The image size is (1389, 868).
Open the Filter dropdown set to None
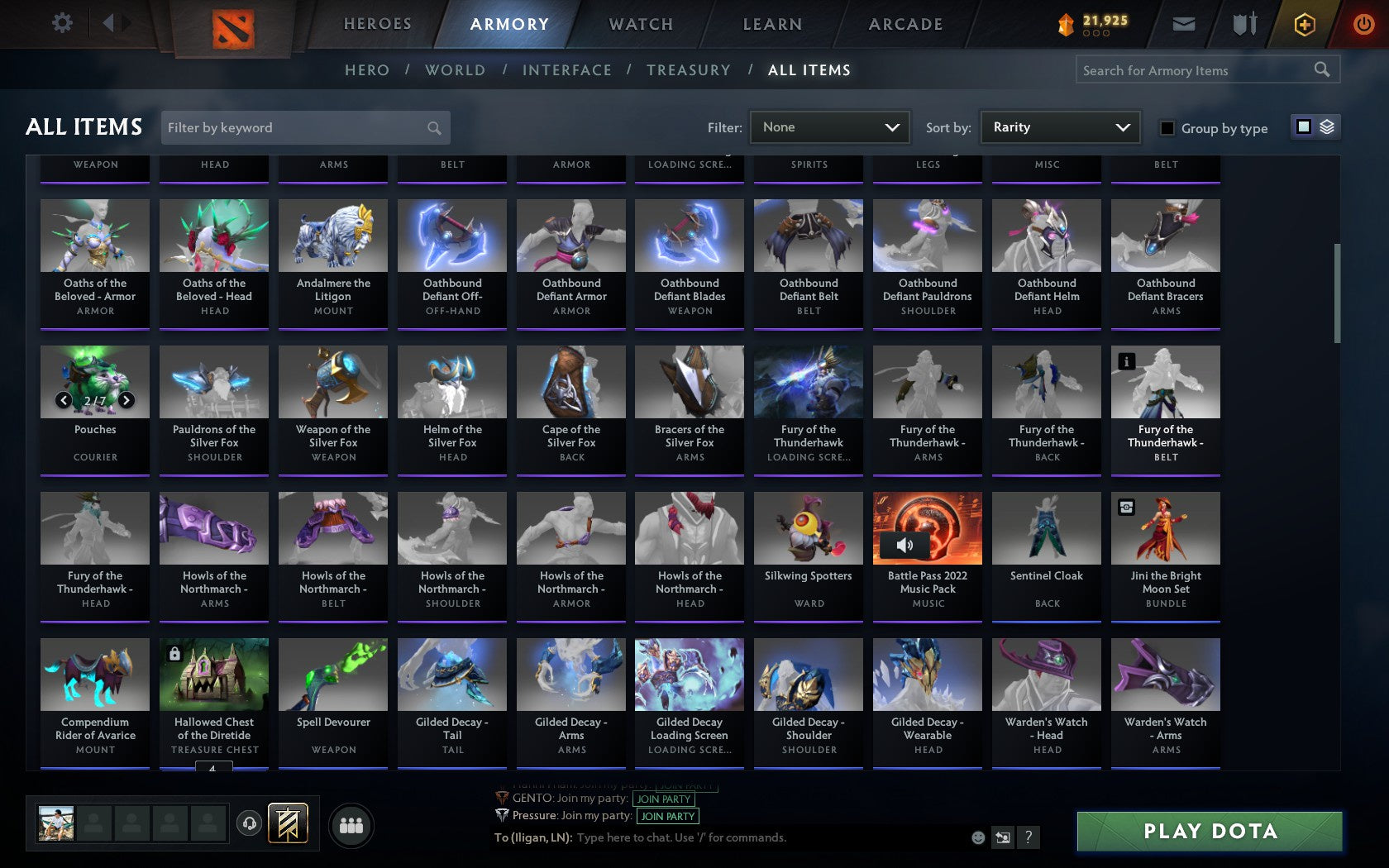pyautogui.click(x=829, y=127)
